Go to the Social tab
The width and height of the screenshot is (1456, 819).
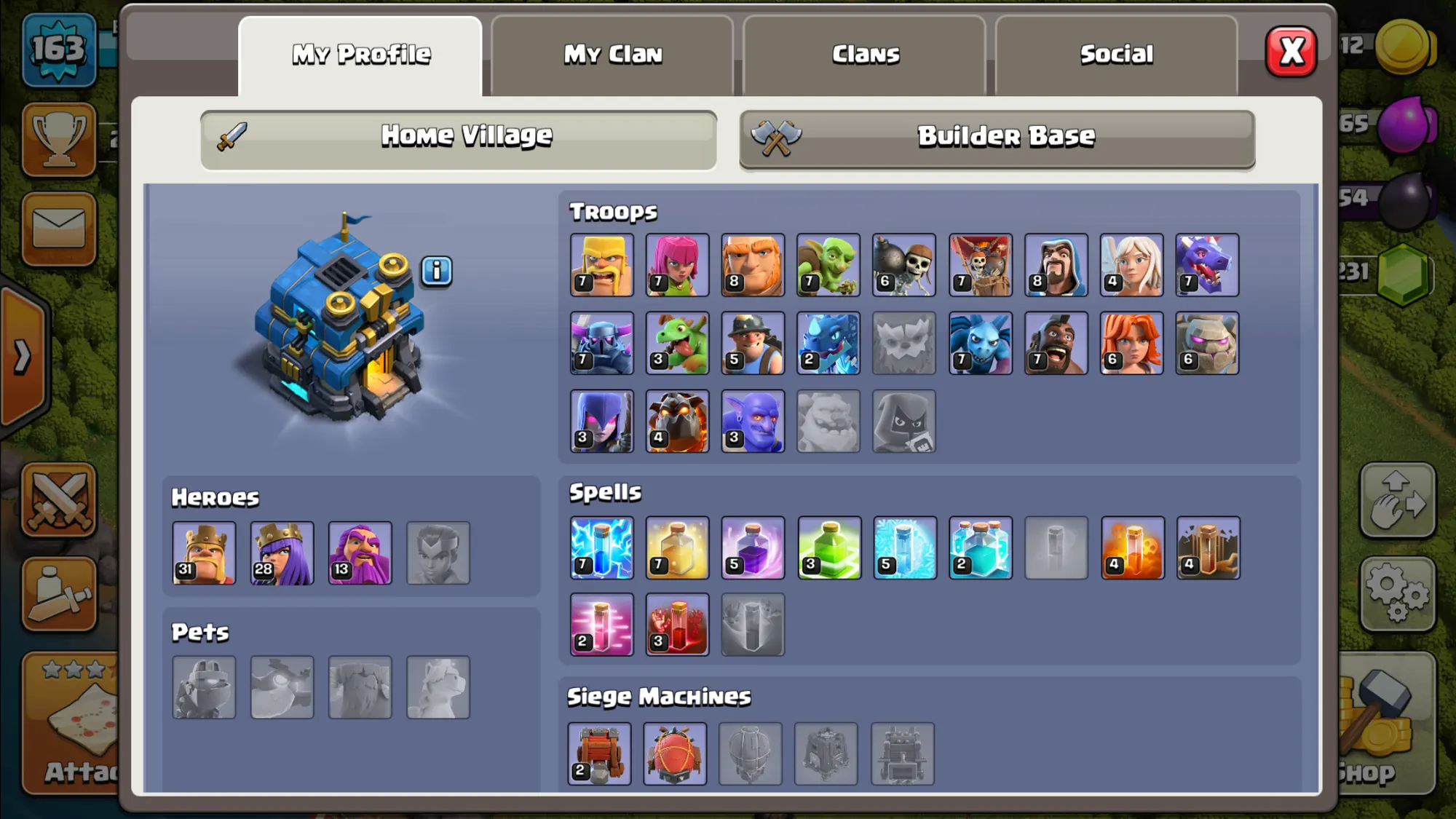1116,55
